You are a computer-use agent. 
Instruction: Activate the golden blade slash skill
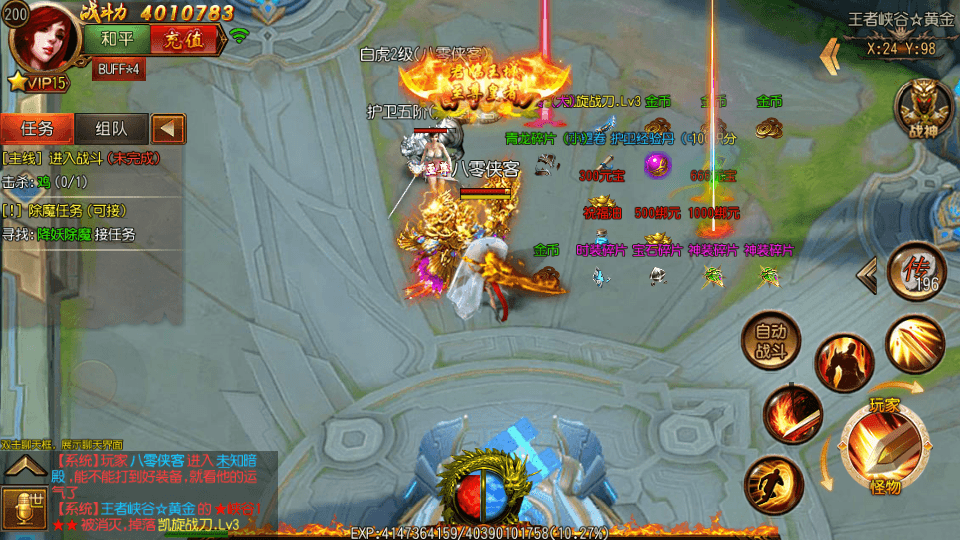point(914,345)
